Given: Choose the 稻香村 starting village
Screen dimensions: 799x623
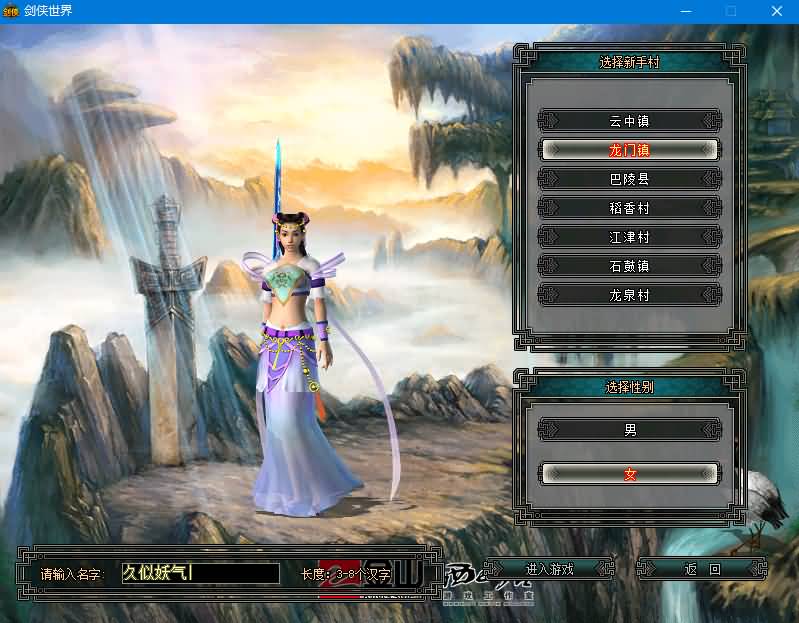Looking at the screenshot, I should tap(629, 208).
